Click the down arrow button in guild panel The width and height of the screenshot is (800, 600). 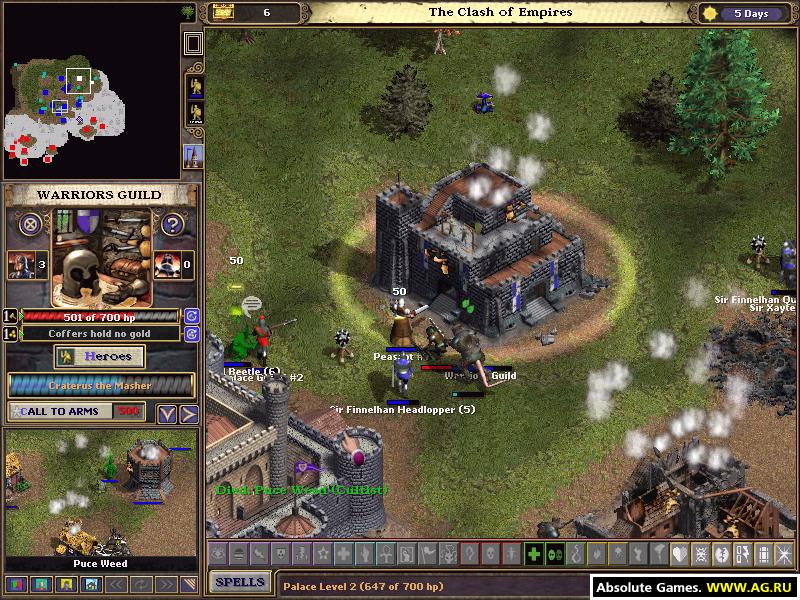tap(168, 413)
